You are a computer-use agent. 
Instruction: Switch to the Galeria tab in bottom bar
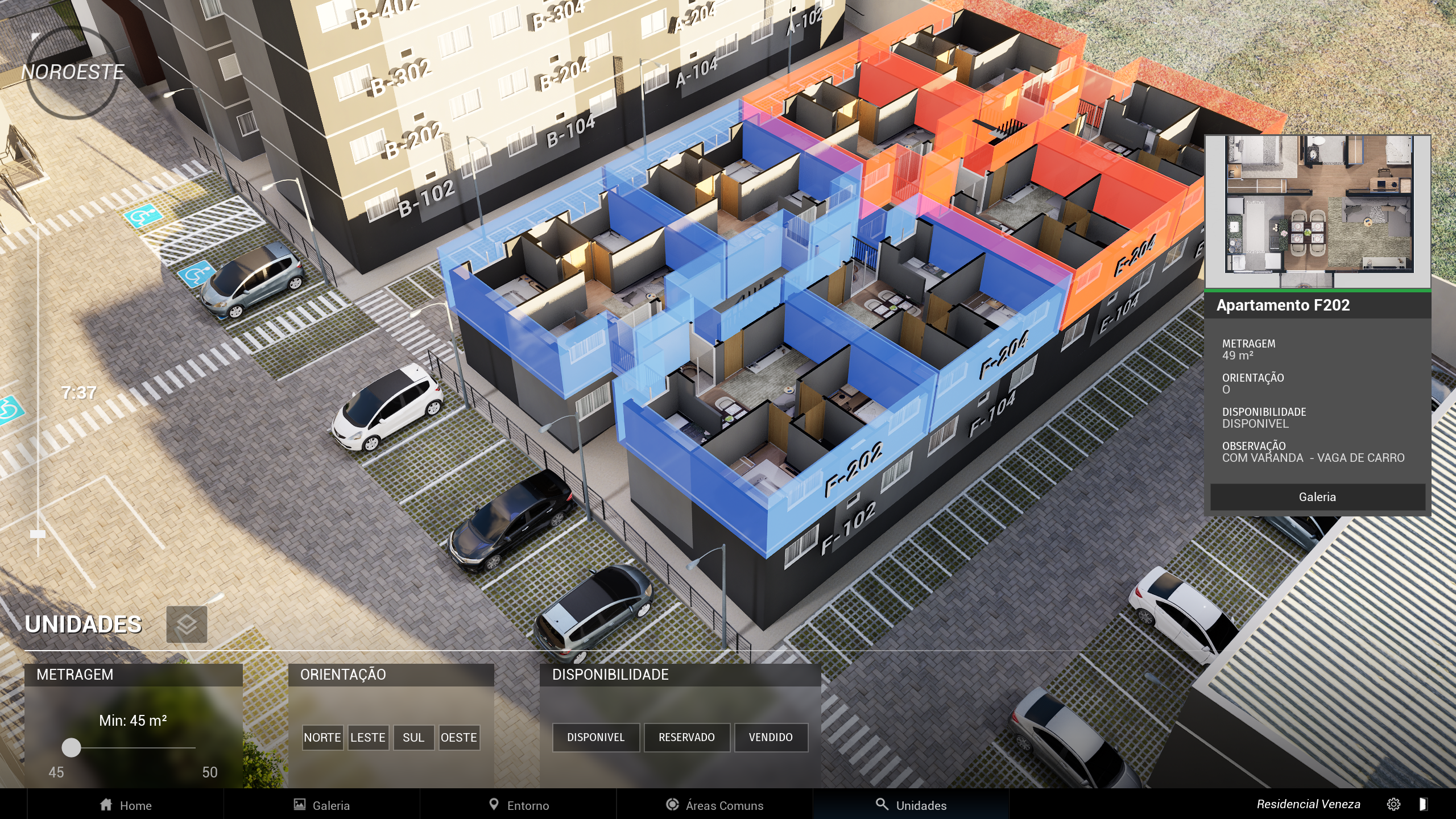pos(322,805)
